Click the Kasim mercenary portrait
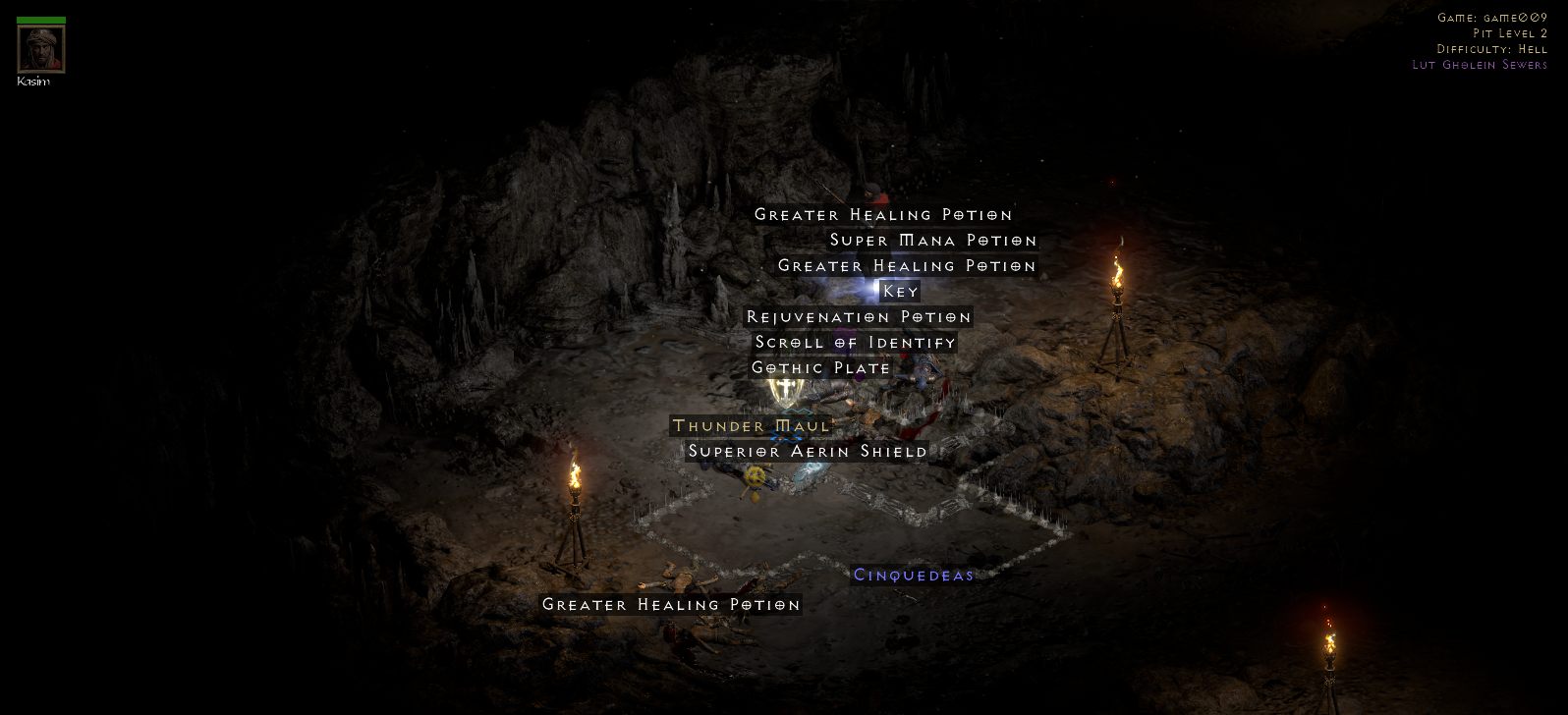Viewport: 1568px width, 715px height. [x=41, y=49]
